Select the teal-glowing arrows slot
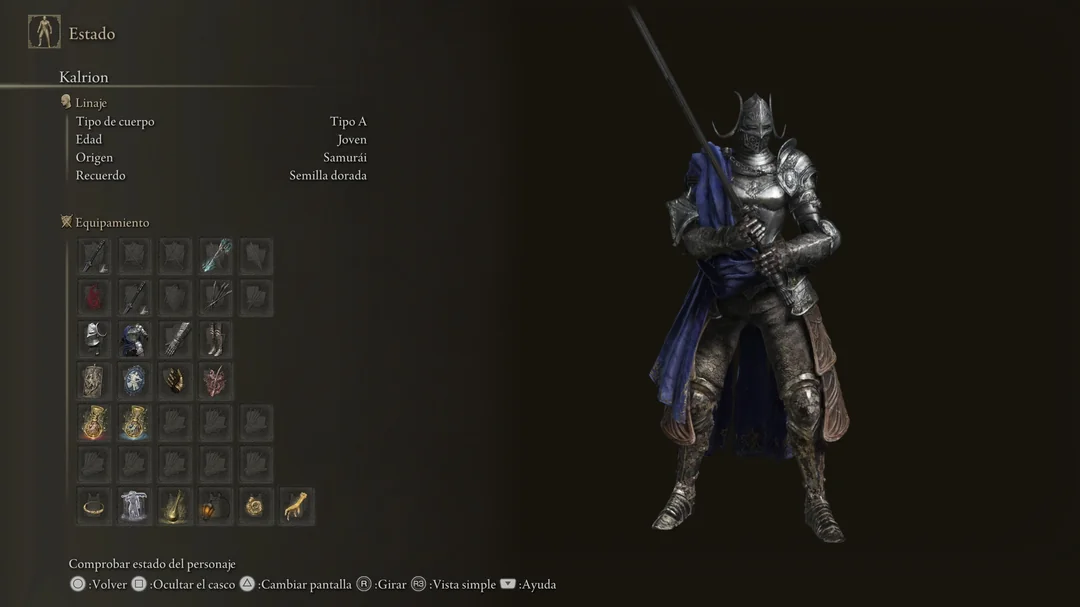The width and height of the screenshot is (1080, 607). point(215,256)
